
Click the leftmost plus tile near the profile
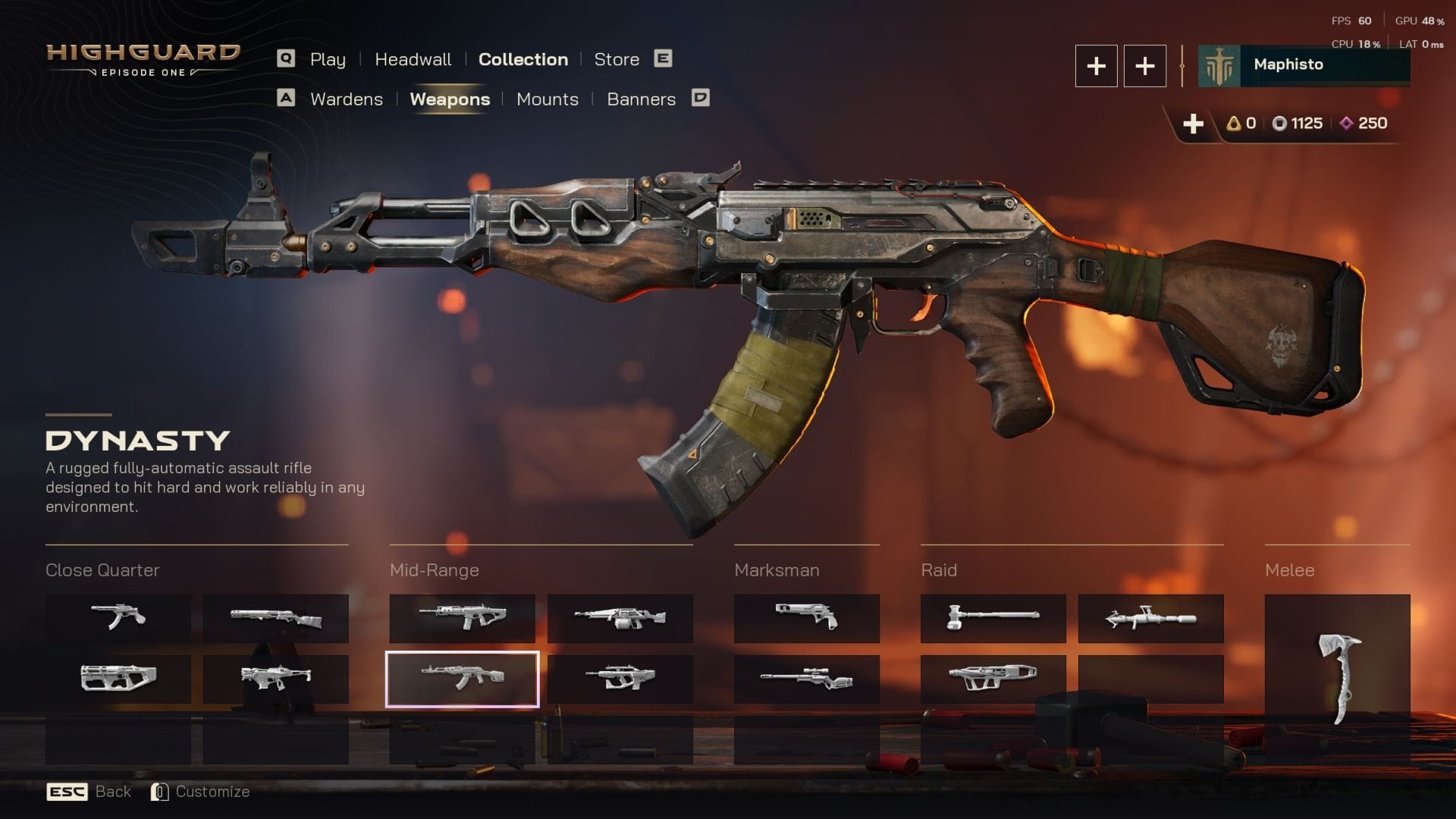click(x=1096, y=66)
